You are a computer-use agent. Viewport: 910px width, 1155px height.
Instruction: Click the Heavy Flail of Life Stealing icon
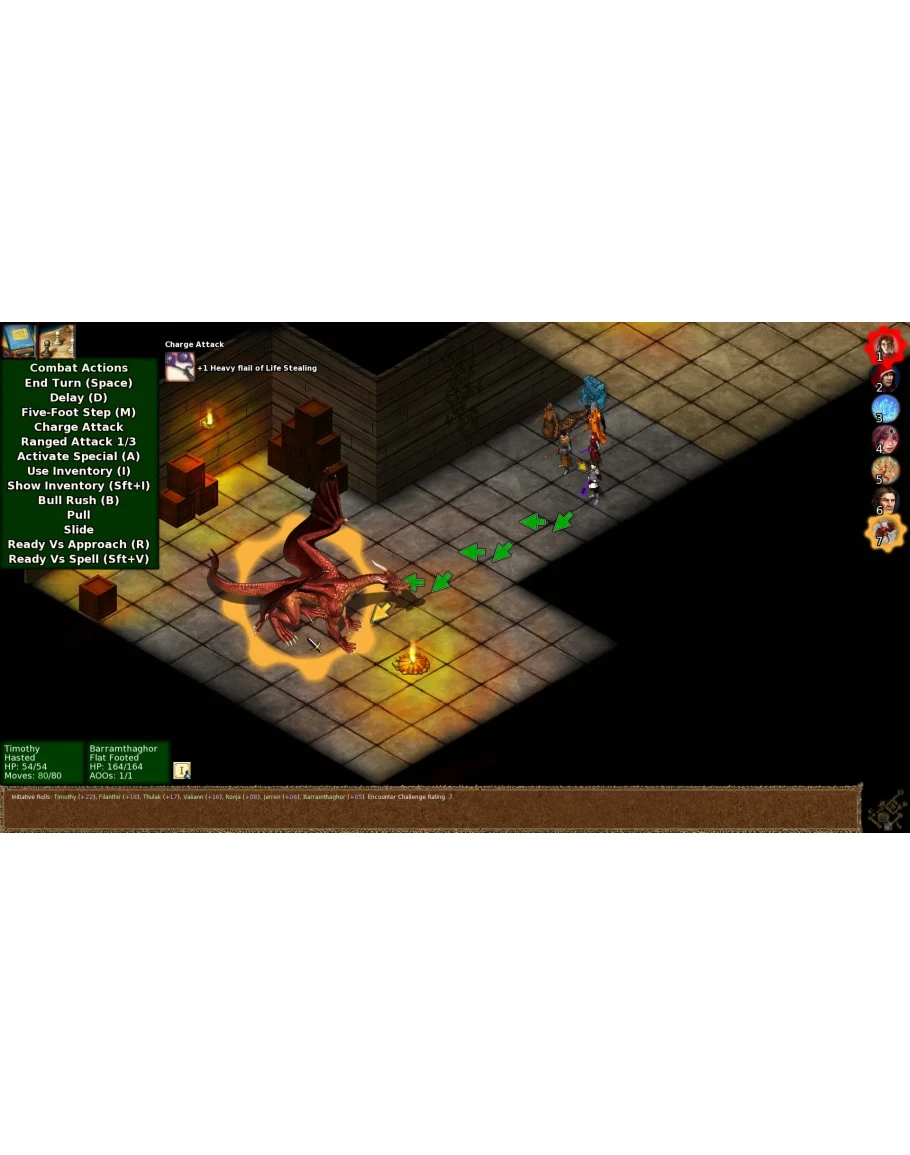pyautogui.click(x=180, y=367)
